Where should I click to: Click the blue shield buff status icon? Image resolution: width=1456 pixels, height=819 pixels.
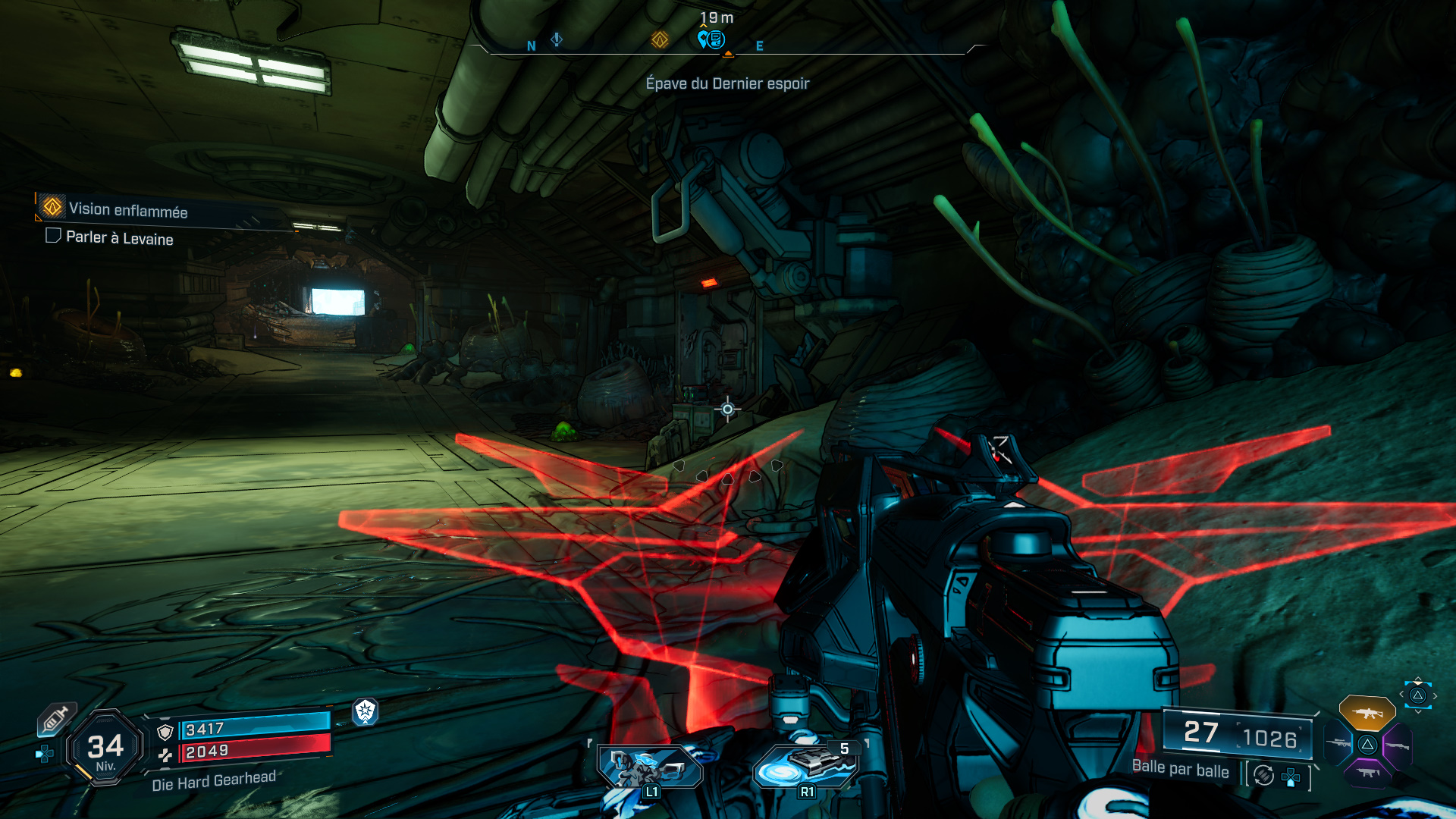point(366,711)
